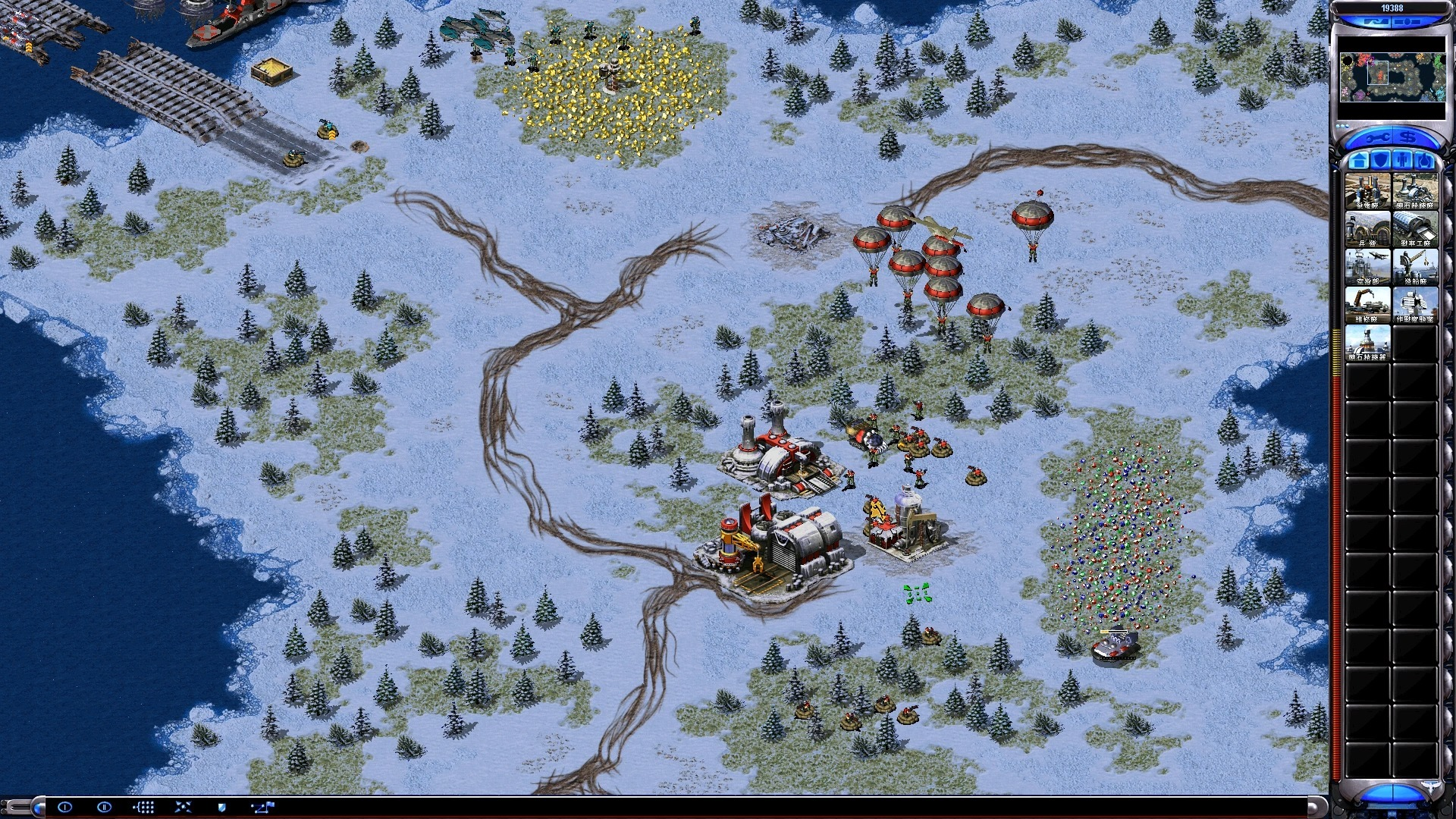Select control group one on command bar

pyautogui.click(x=64, y=807)
